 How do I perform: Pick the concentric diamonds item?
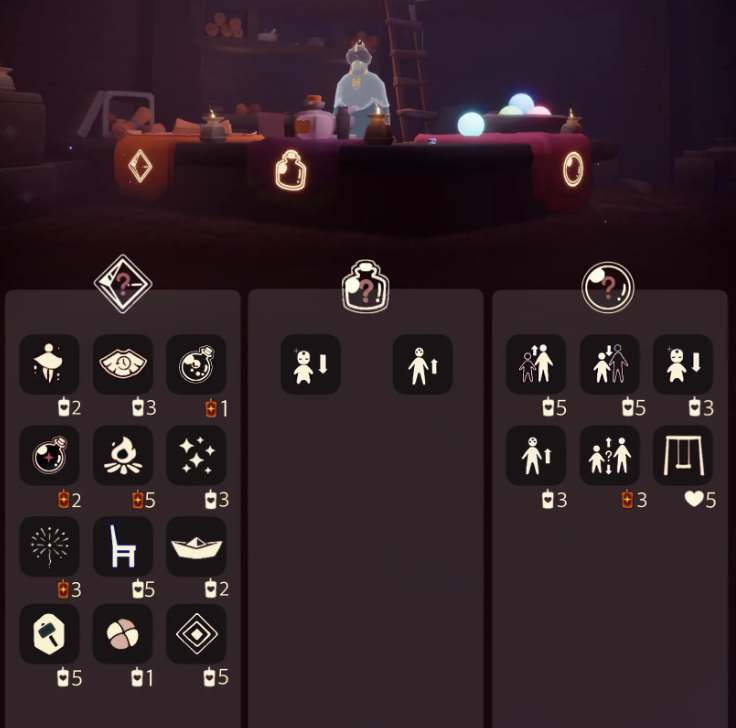(x=196, y=634)
